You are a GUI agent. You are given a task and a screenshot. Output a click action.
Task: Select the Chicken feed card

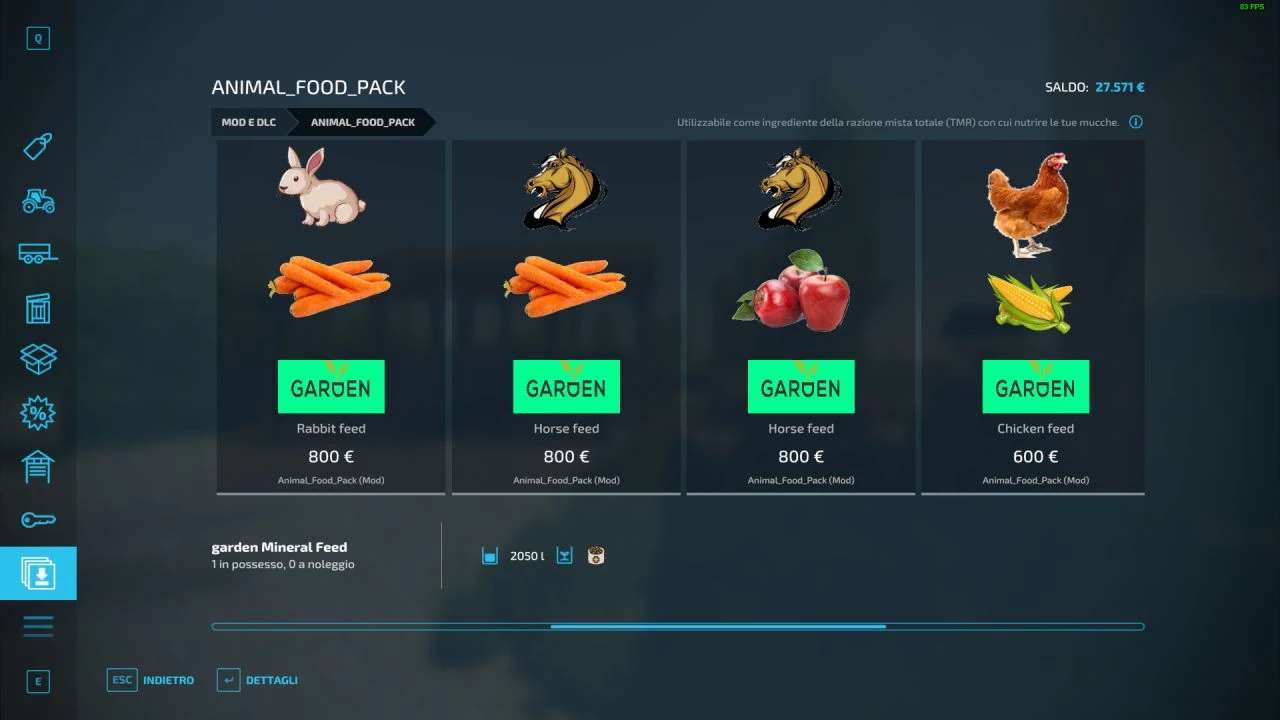click(x=1034, y=317)
